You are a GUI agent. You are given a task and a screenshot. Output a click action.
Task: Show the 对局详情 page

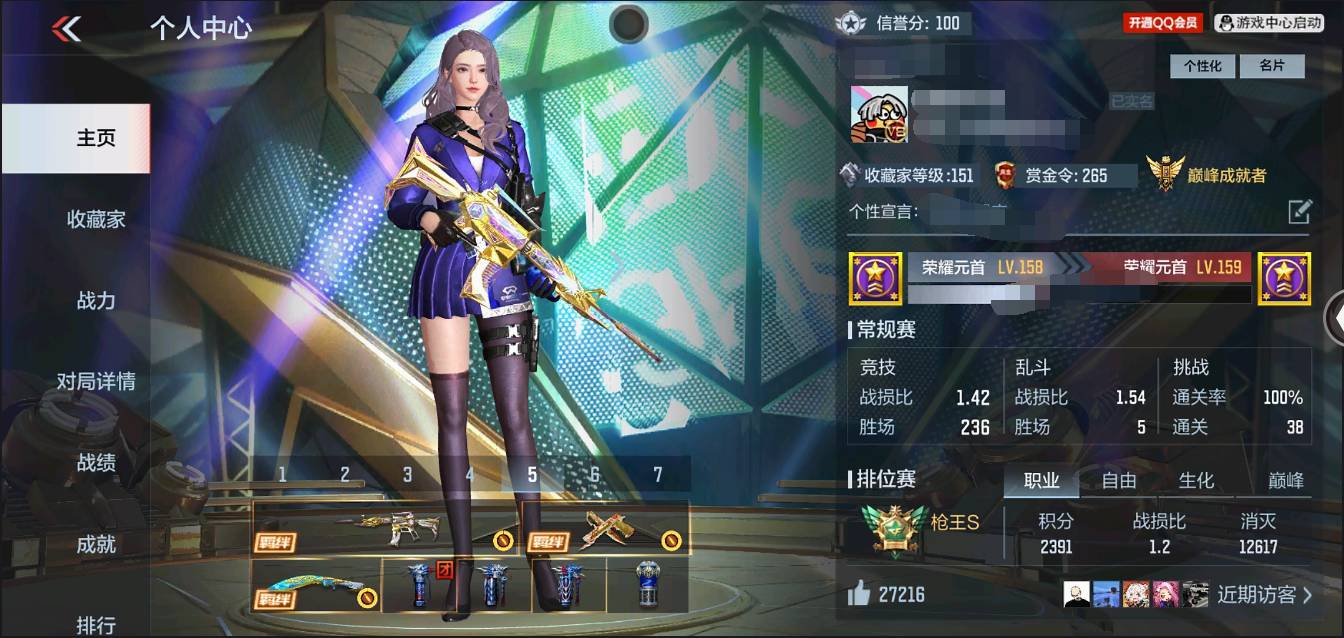(96, 381)
